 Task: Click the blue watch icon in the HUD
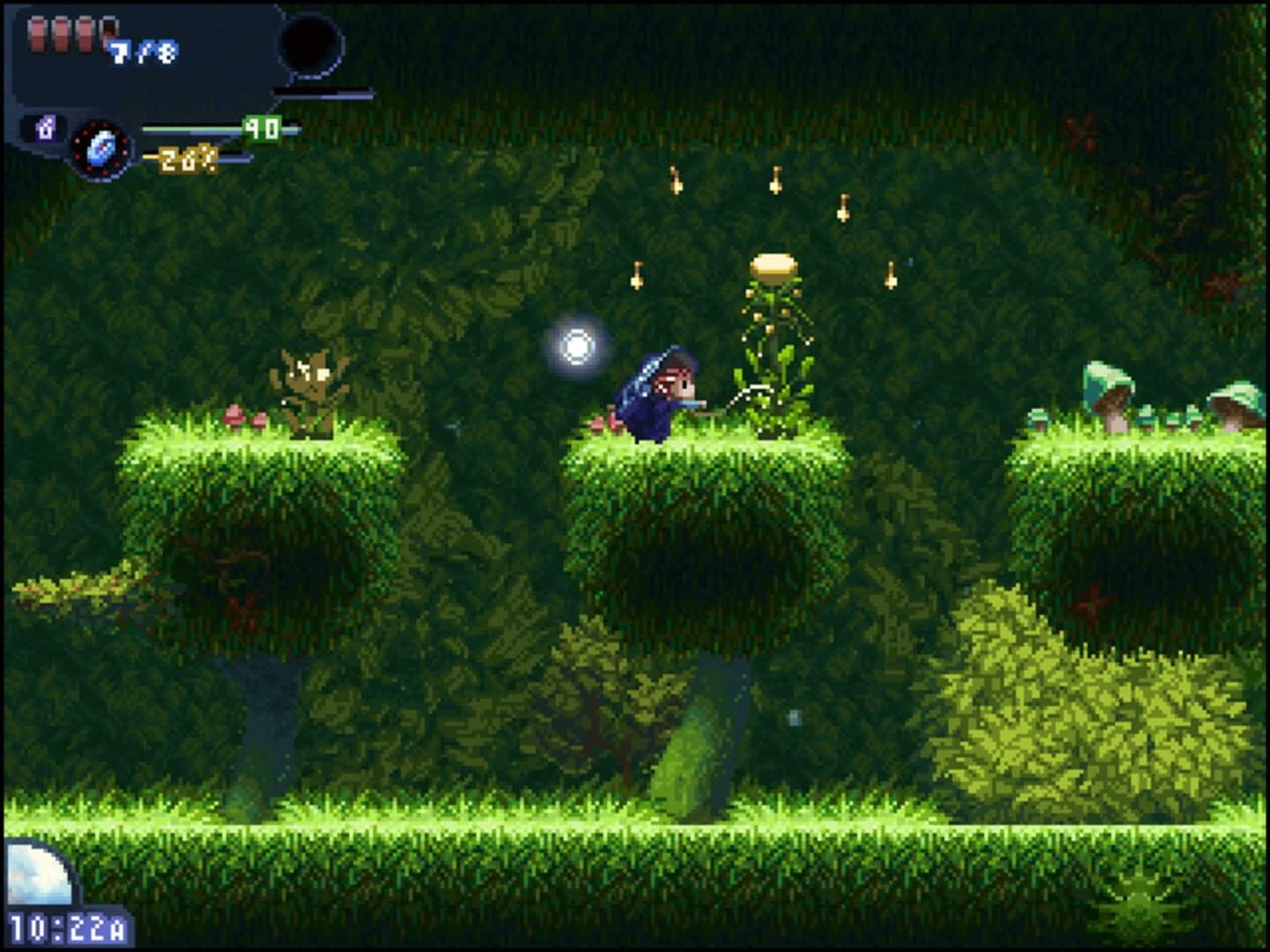point(101,147)
